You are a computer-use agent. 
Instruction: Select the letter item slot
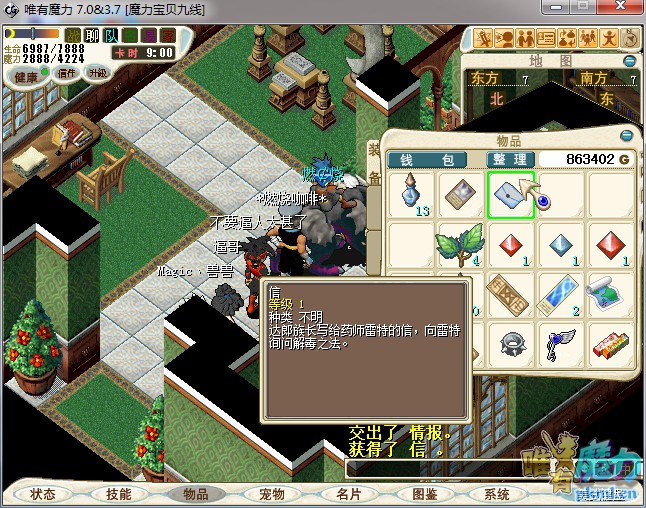tap(511, 193)
